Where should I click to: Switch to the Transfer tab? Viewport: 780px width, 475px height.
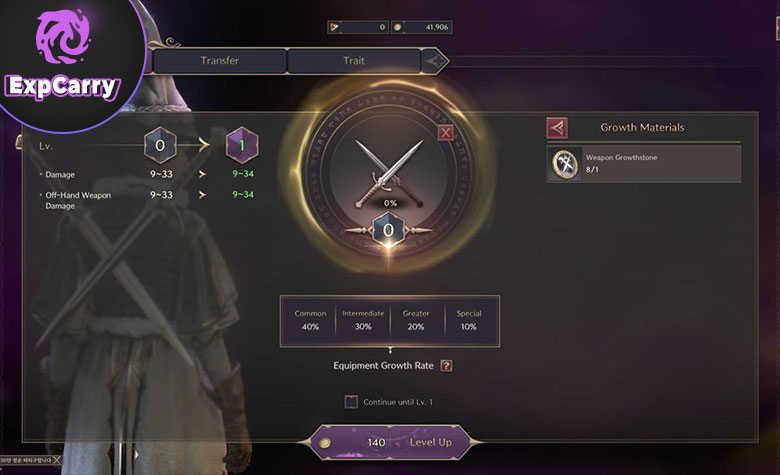[x=219, y=61]
